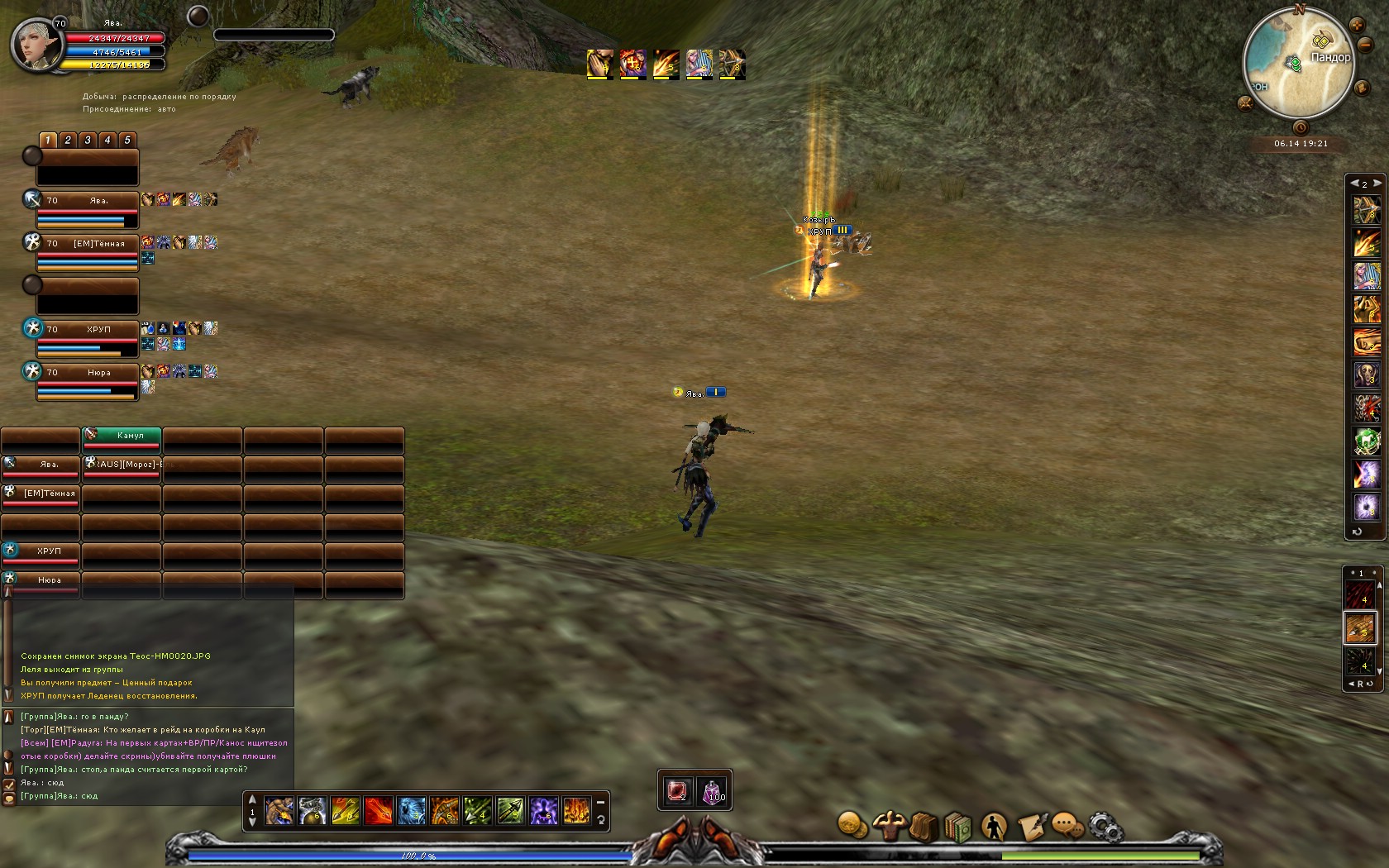Click the player portrait in the top-left
Image resolution: width=1389 pixels, height=868 pixels.
pos(37,45)
